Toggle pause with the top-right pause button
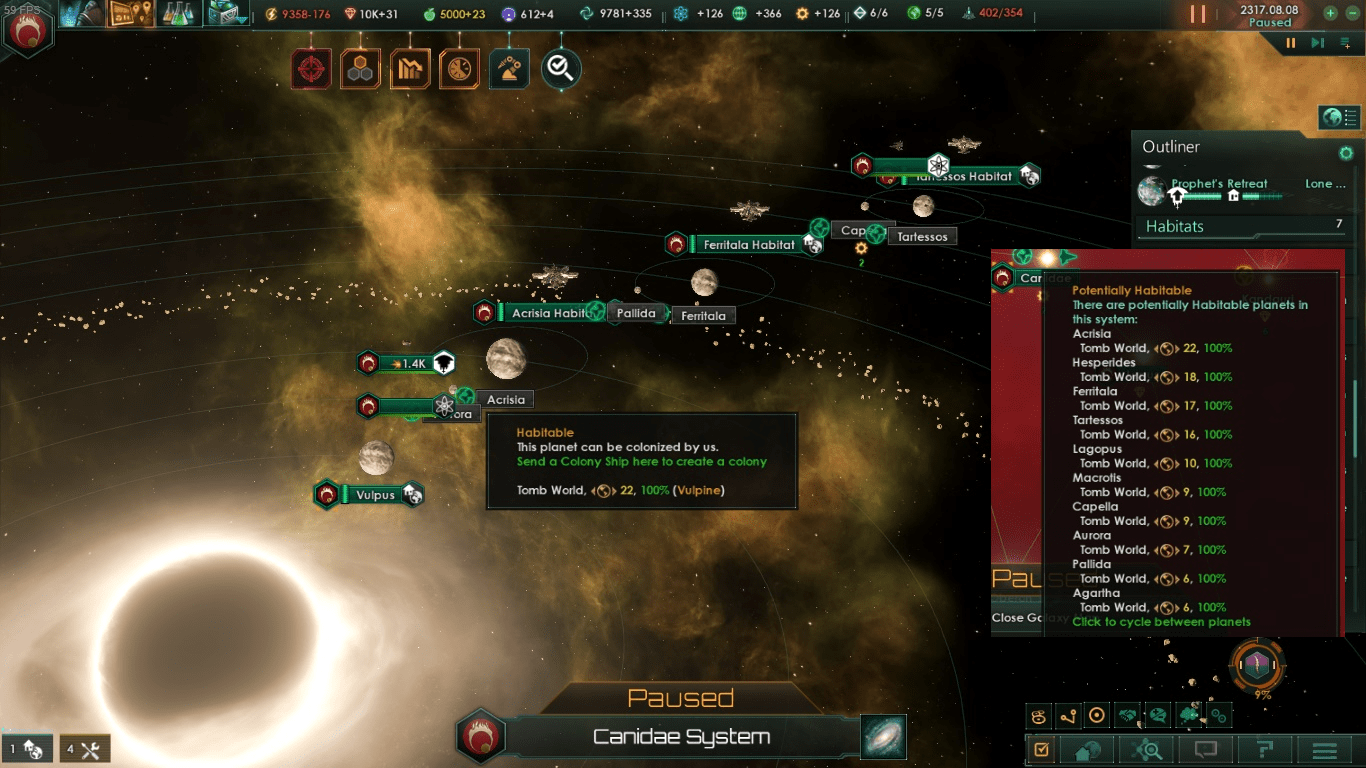1366x768 pixels. pyautogui.click(x=1196, y=14)
